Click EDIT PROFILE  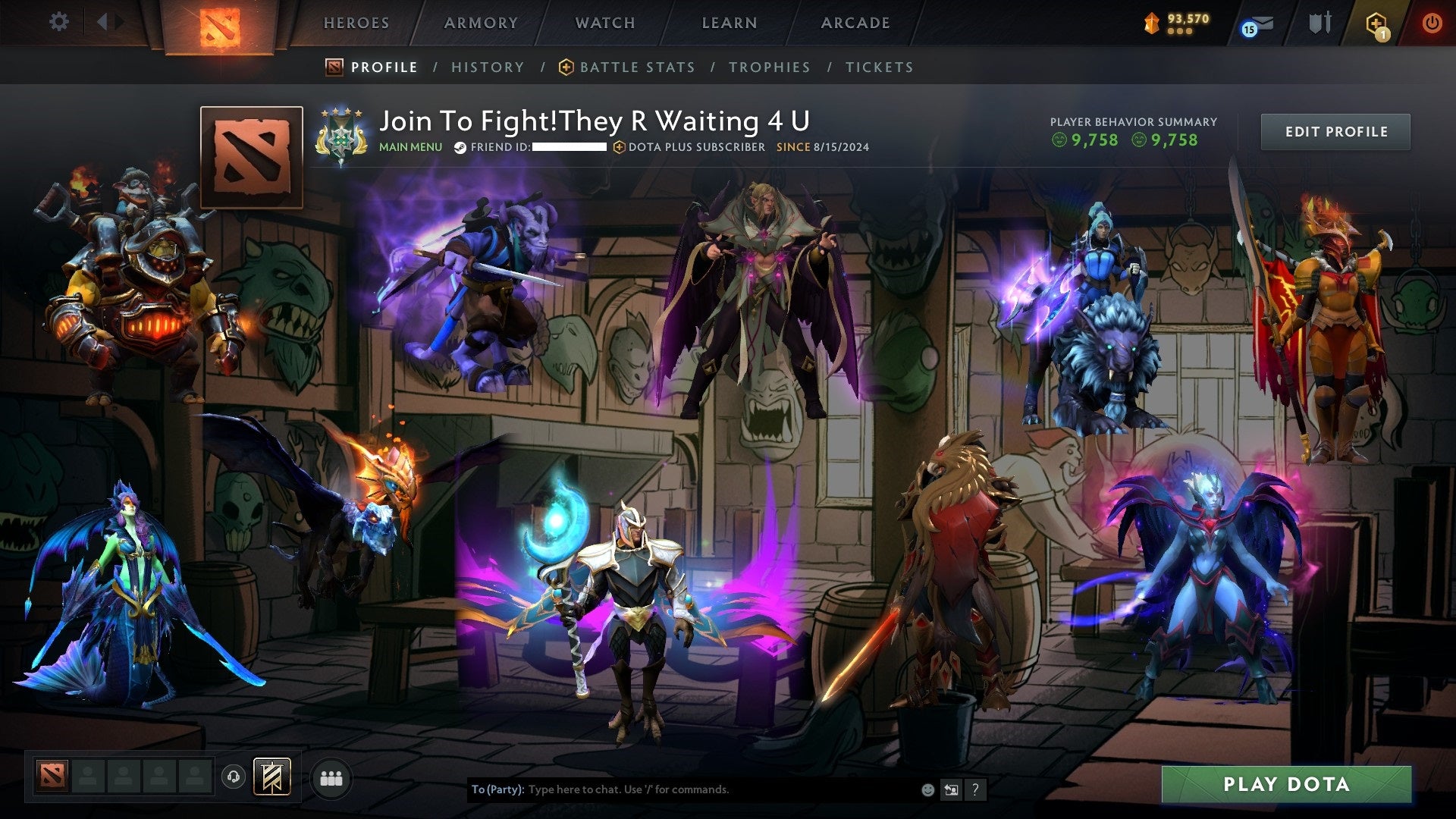(x=1335, y=131)
